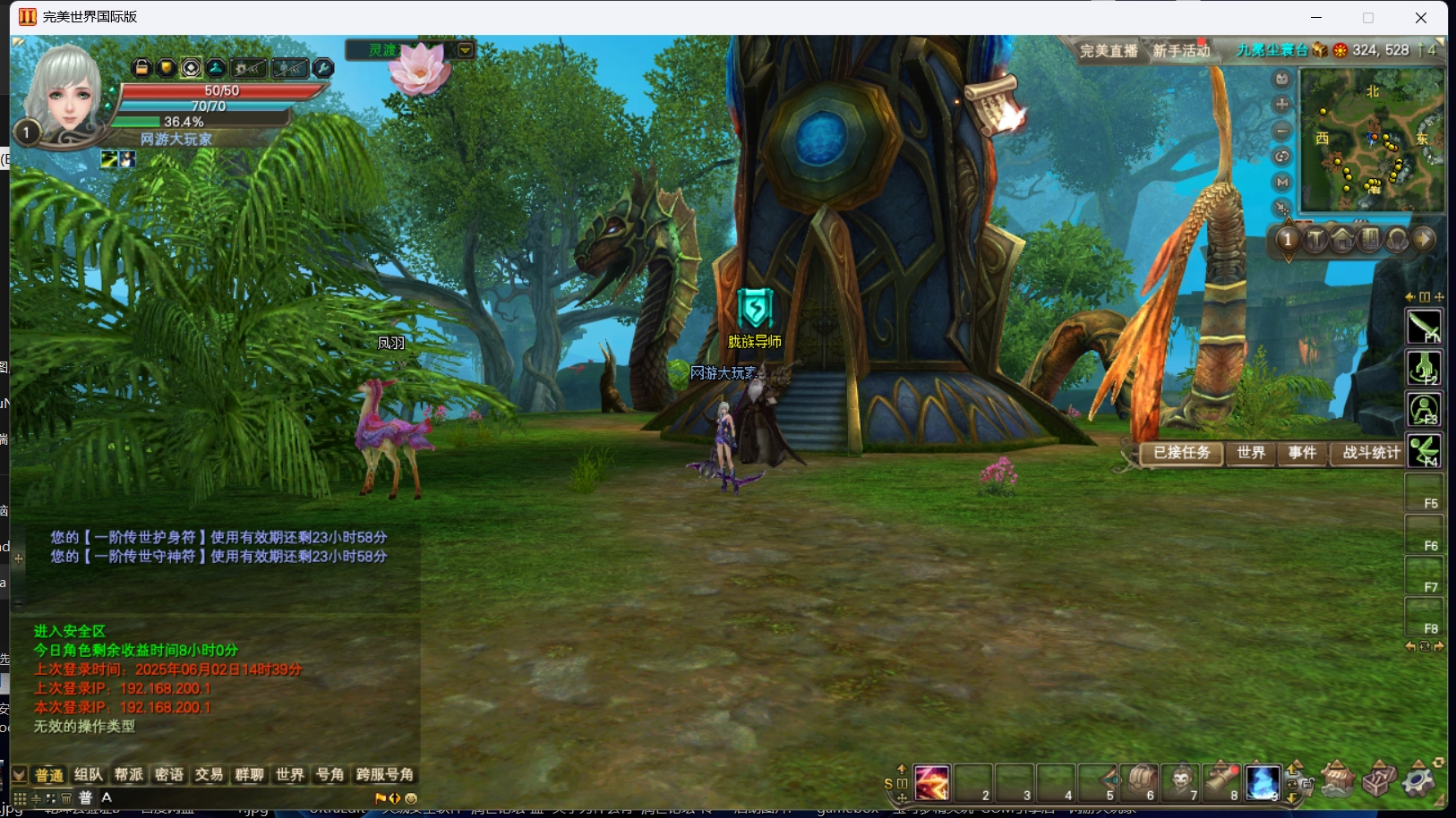The image size is (1456, 818).
Task: Open the world map with the M button
Action: 1282,183
